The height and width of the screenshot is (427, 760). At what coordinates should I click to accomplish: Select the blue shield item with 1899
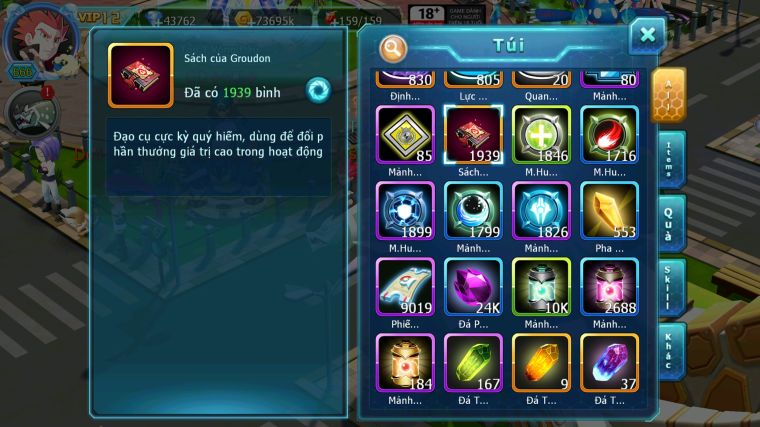point(405,211)
